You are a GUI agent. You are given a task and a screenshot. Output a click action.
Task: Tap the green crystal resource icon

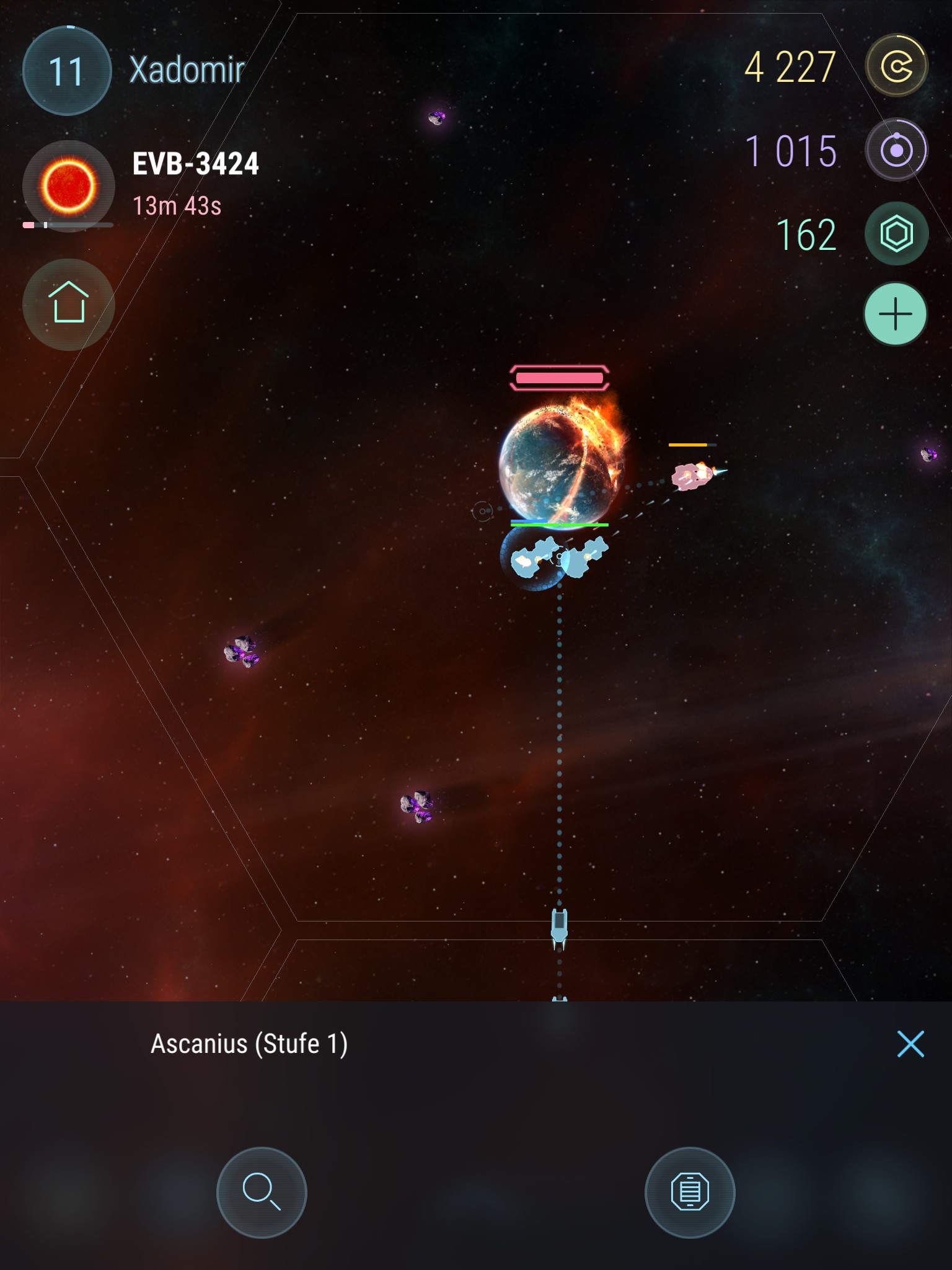tap(896, 234)
